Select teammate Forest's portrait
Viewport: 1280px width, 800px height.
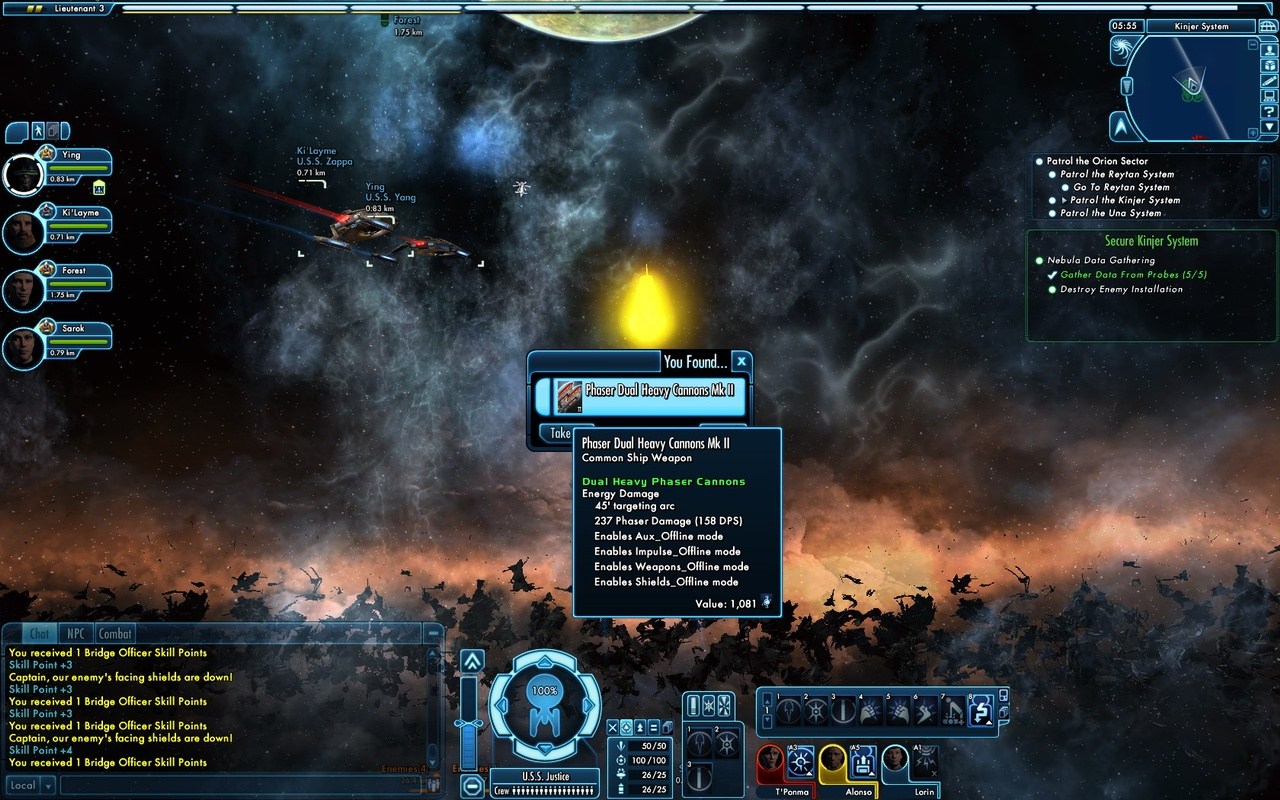coord(23,290)
